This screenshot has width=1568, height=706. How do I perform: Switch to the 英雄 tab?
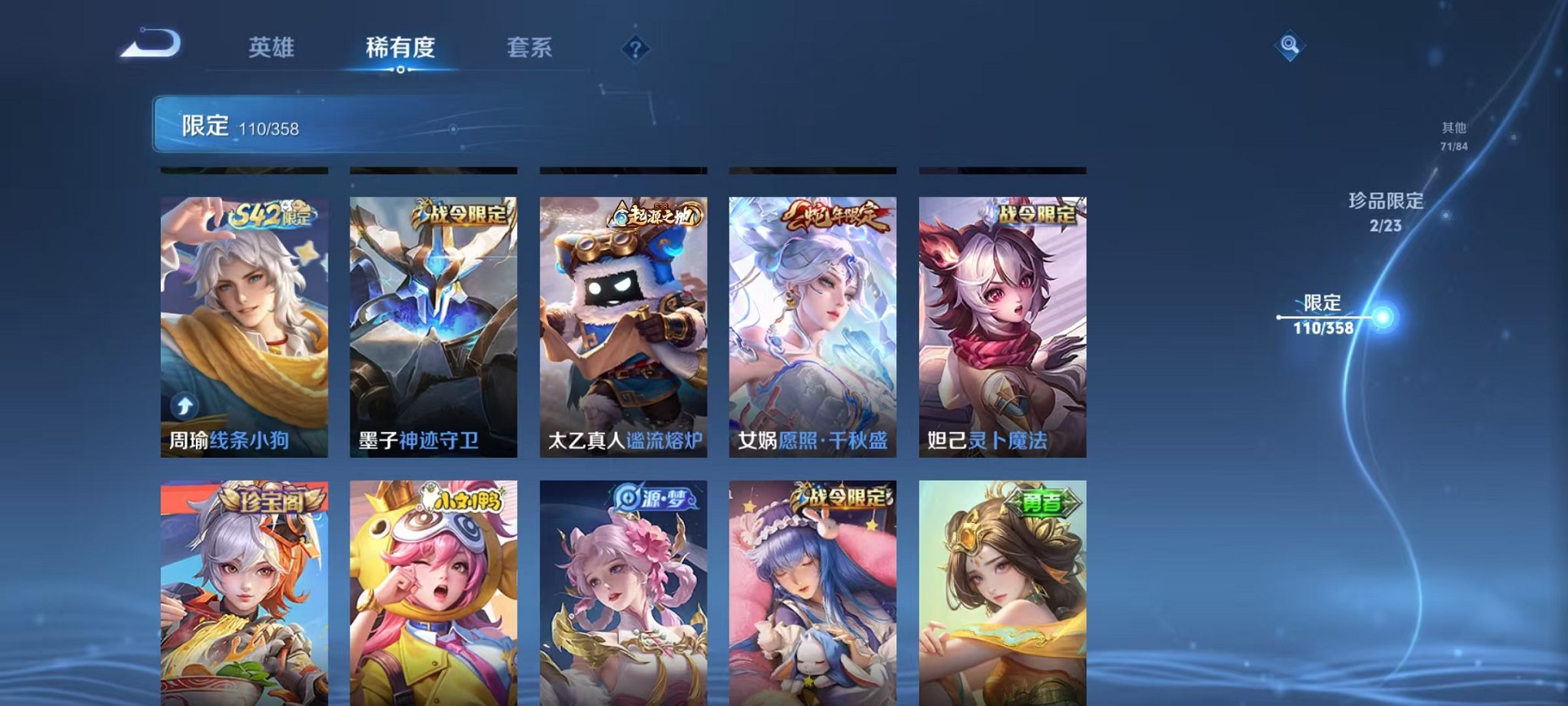pyautogui.click(x=273, y=48)
